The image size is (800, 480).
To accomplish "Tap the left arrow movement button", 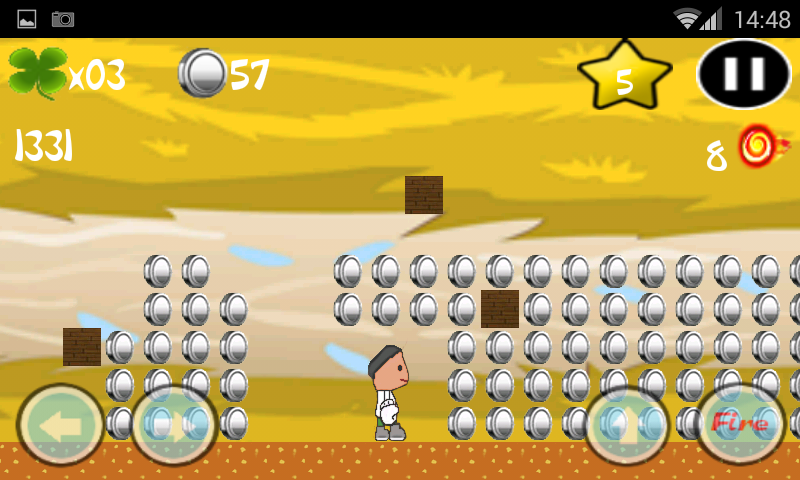I will point(61,424).
